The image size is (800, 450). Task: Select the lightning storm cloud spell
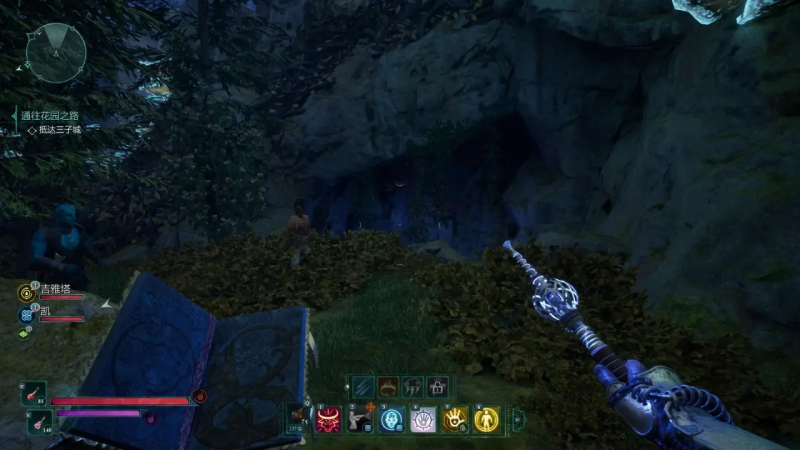point(412,386)
